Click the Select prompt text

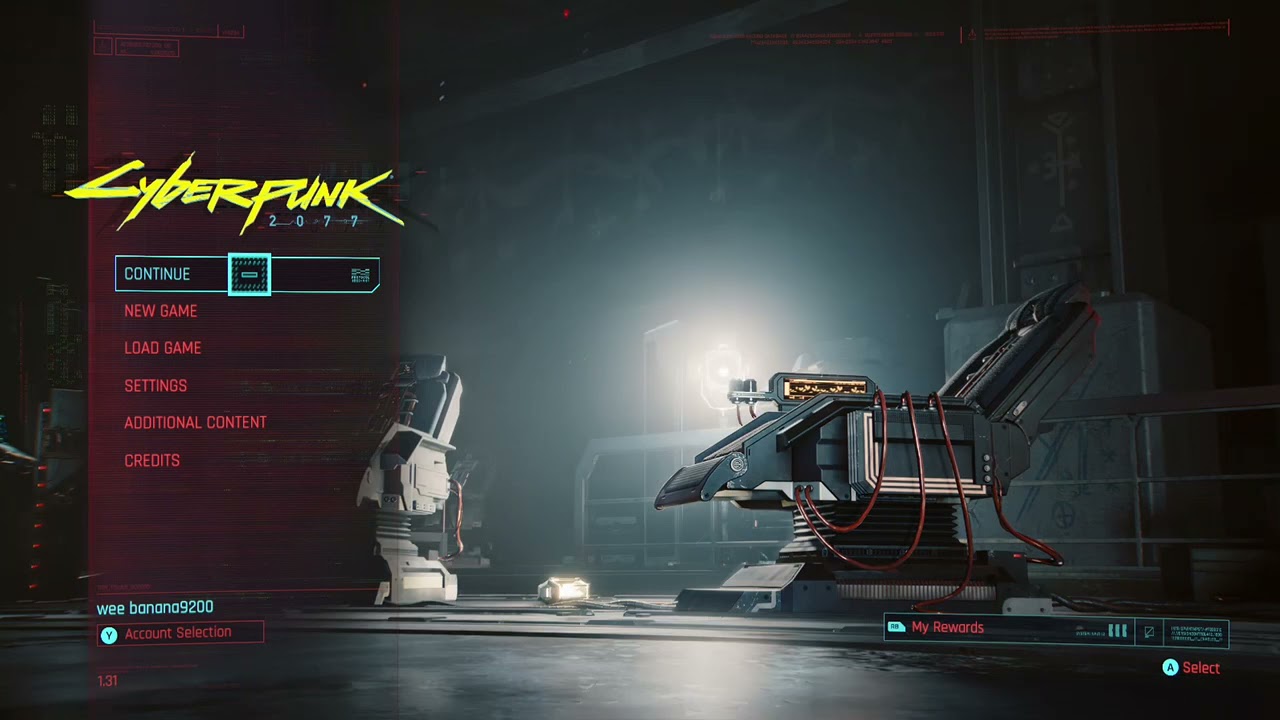(1200, 668)
